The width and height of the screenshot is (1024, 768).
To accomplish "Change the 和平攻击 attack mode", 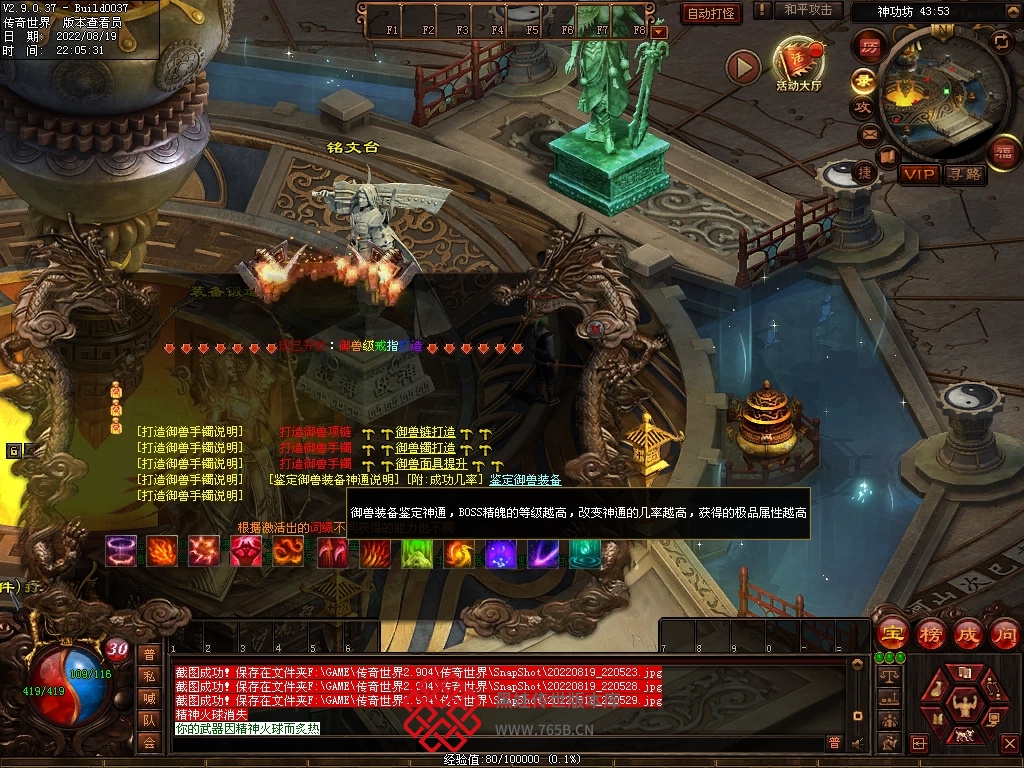I will [808, 10].
